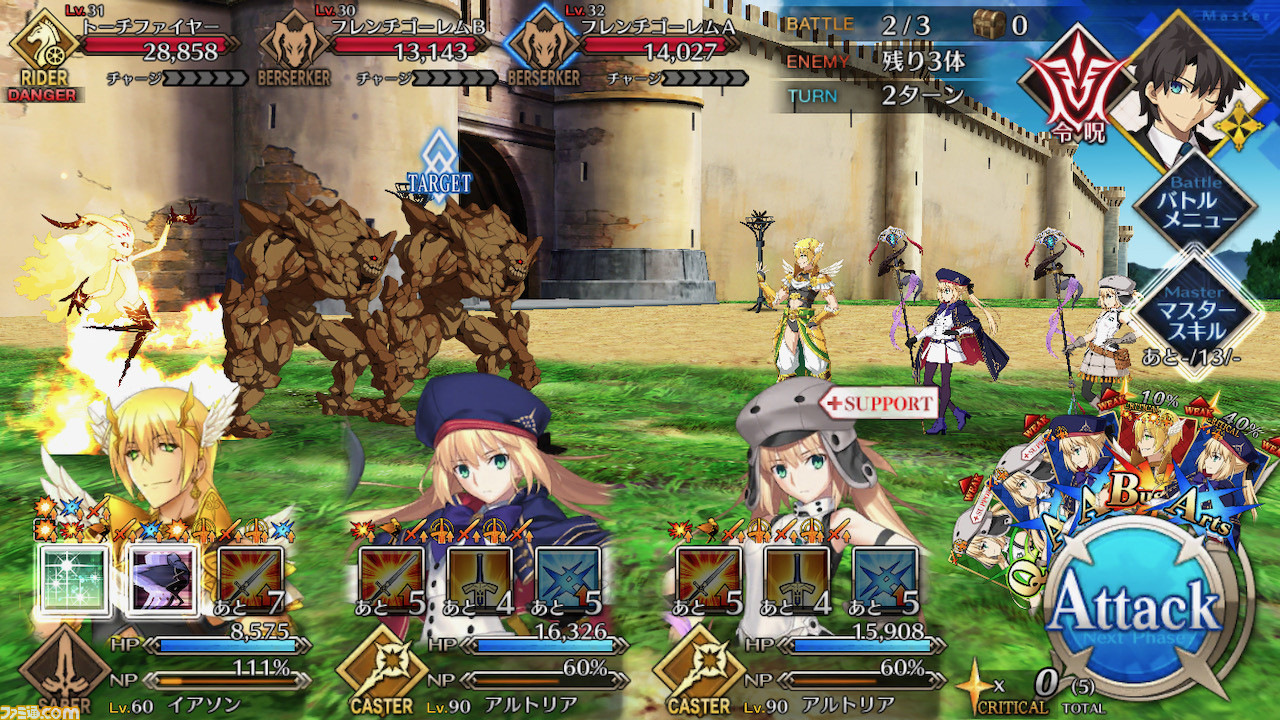Open the Battle Menu
Viewport: 1280px width, 720px height.
click(x=1195, y=203)
